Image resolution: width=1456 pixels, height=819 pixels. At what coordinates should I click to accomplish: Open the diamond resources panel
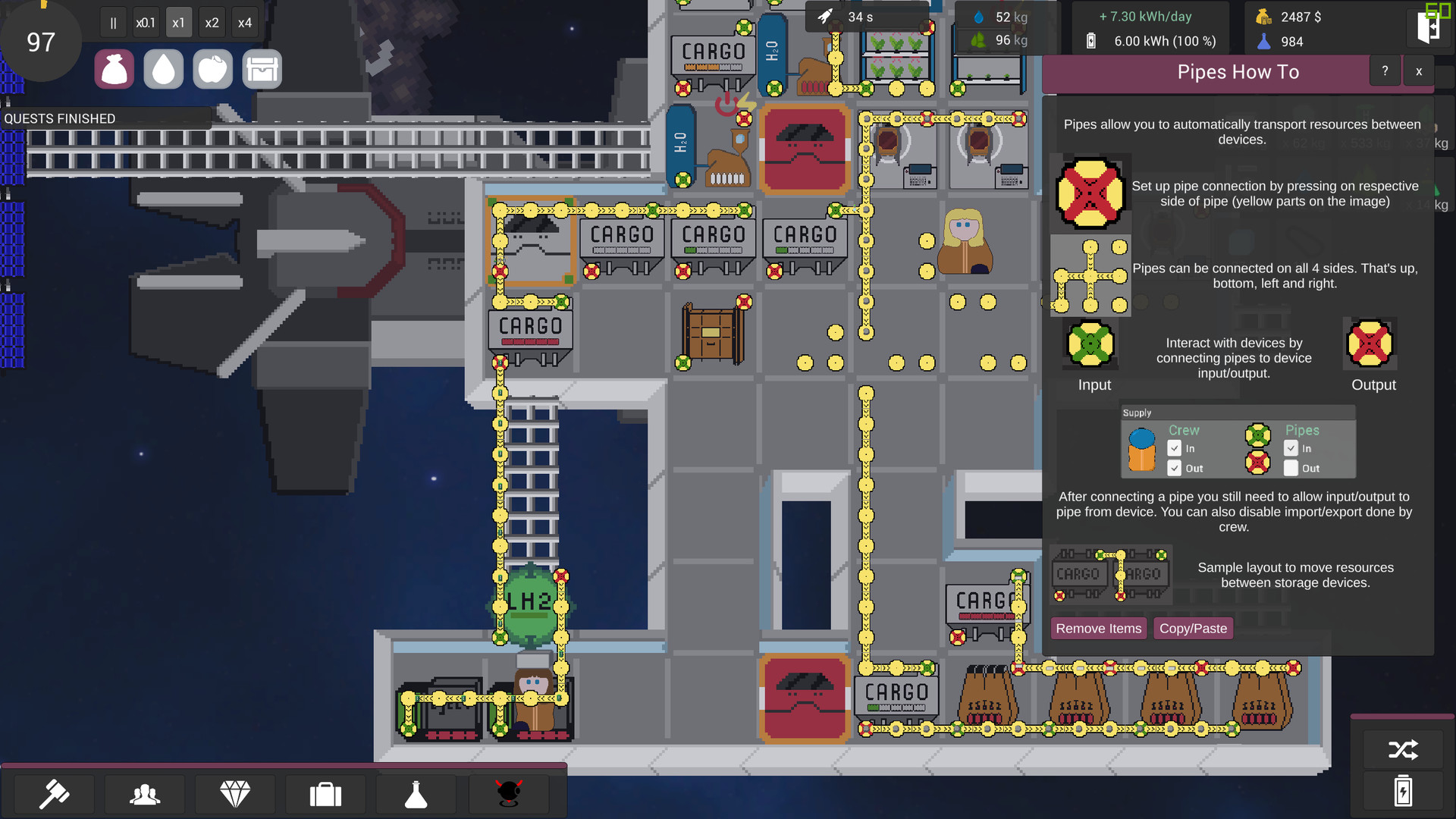coord(235,794)
